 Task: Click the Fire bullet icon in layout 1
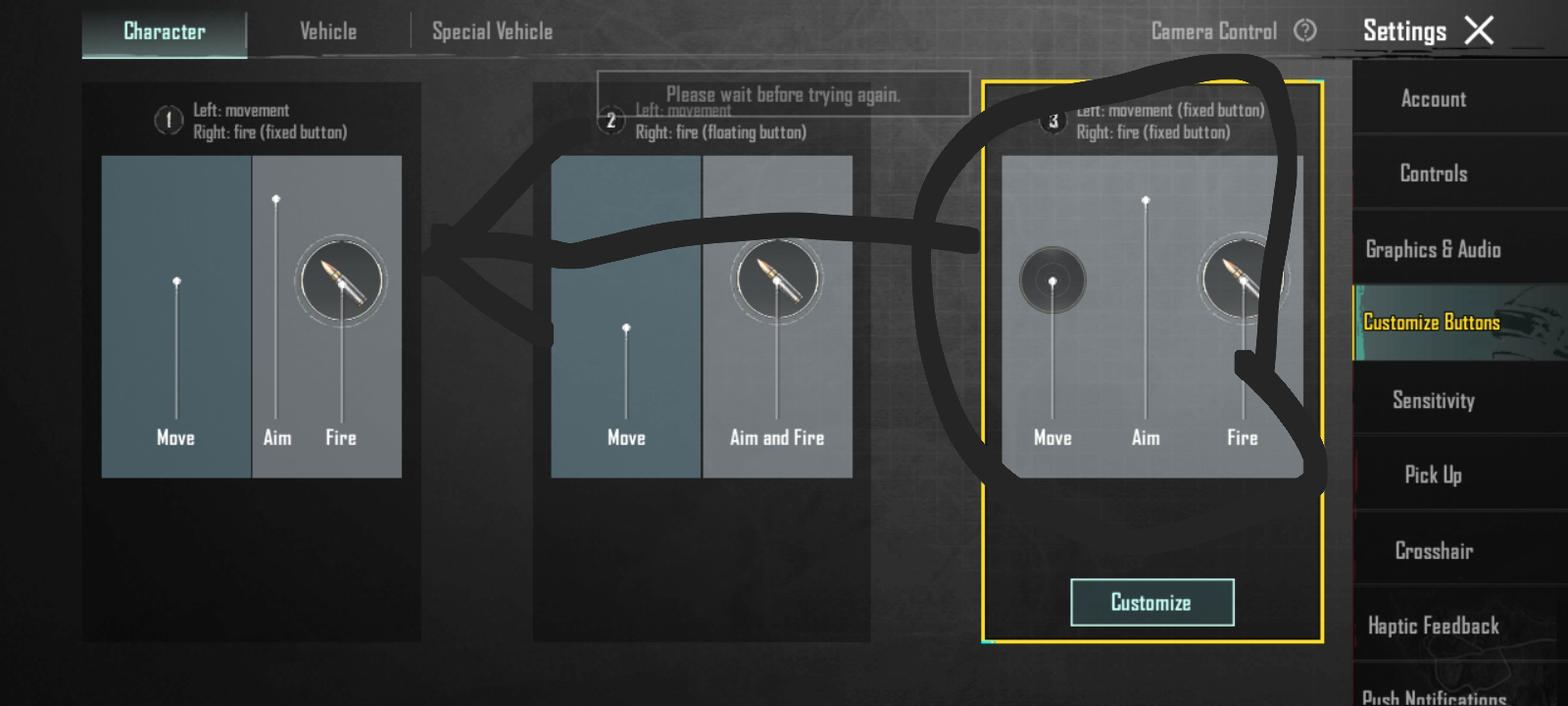tap(340, 279)
